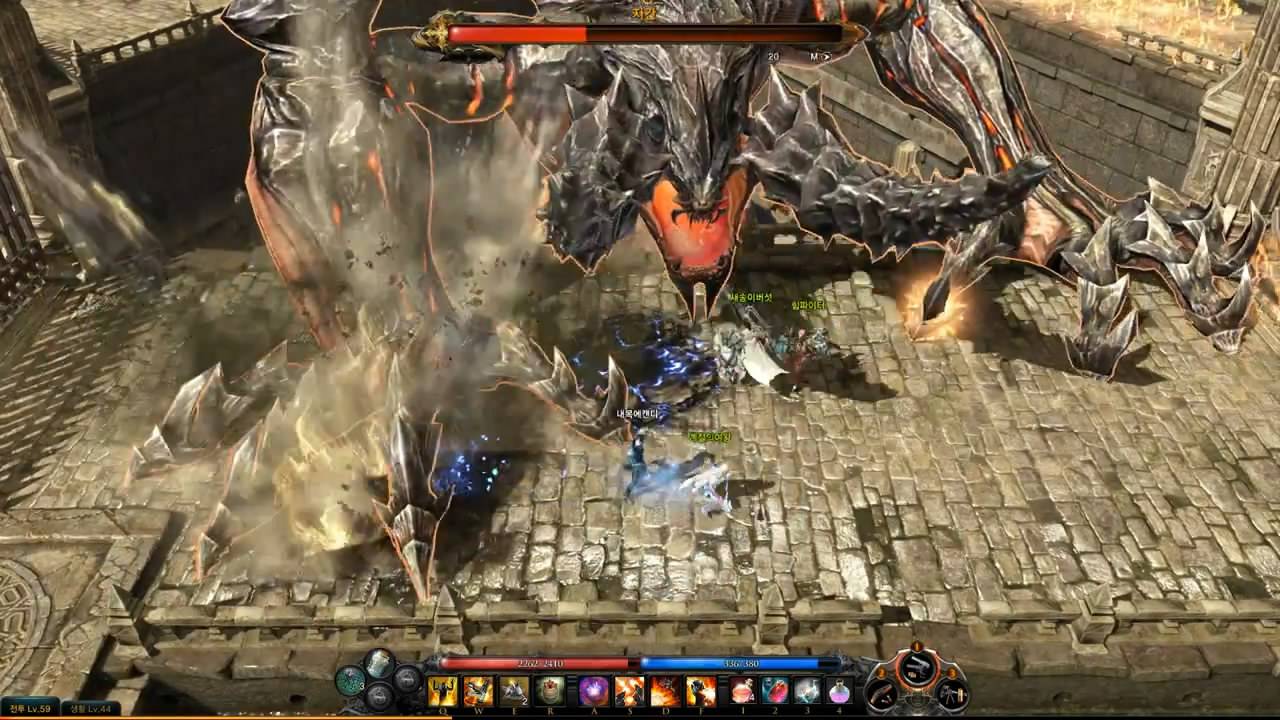The height and width of the screenshot is (720, 1280).
Task: Cast the purple orb skill on A
Action: (x=594, y=690)
